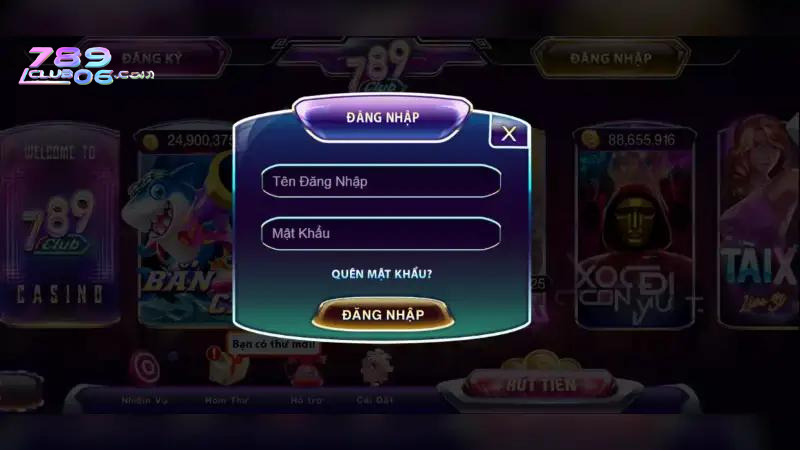This screenshot has width=800, height=450.
Task: Open the Quên Mật Khẩu? link
Action: coord(381,273)
